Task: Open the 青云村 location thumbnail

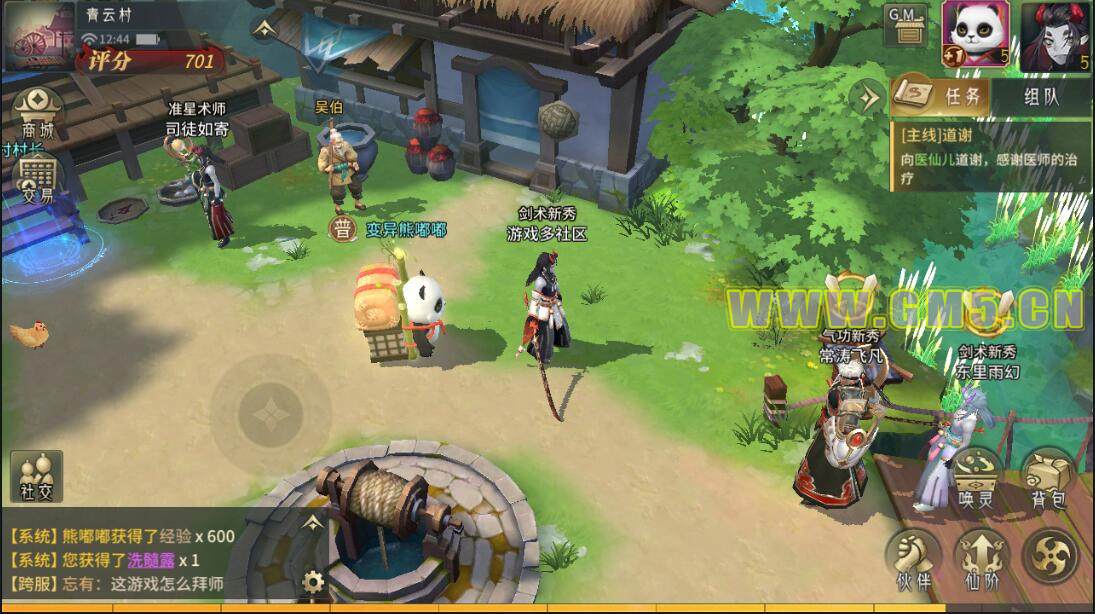Action: [40, 36]
